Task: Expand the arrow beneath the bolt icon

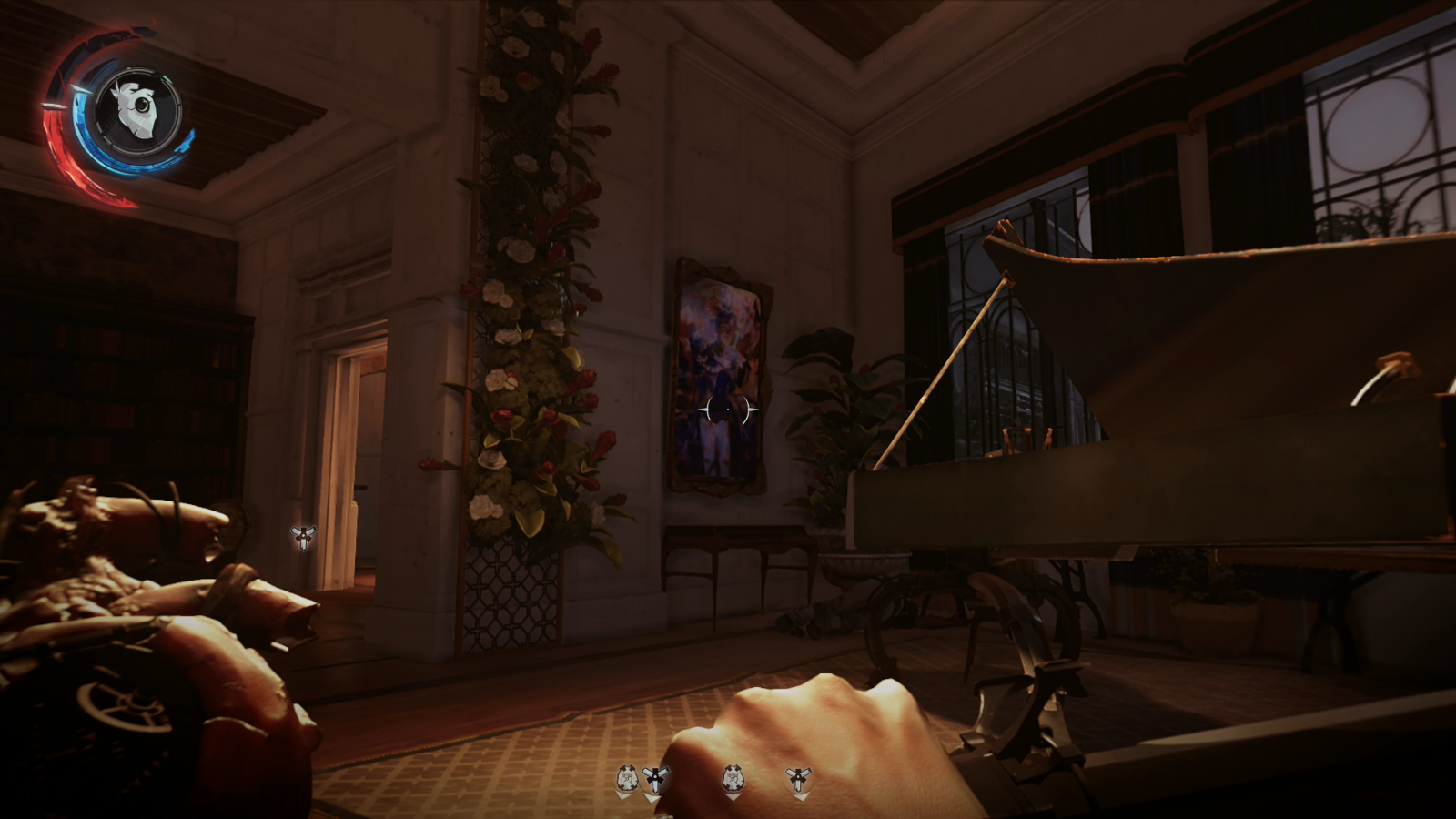Action: pyautogui.click(x=653, y=795)
